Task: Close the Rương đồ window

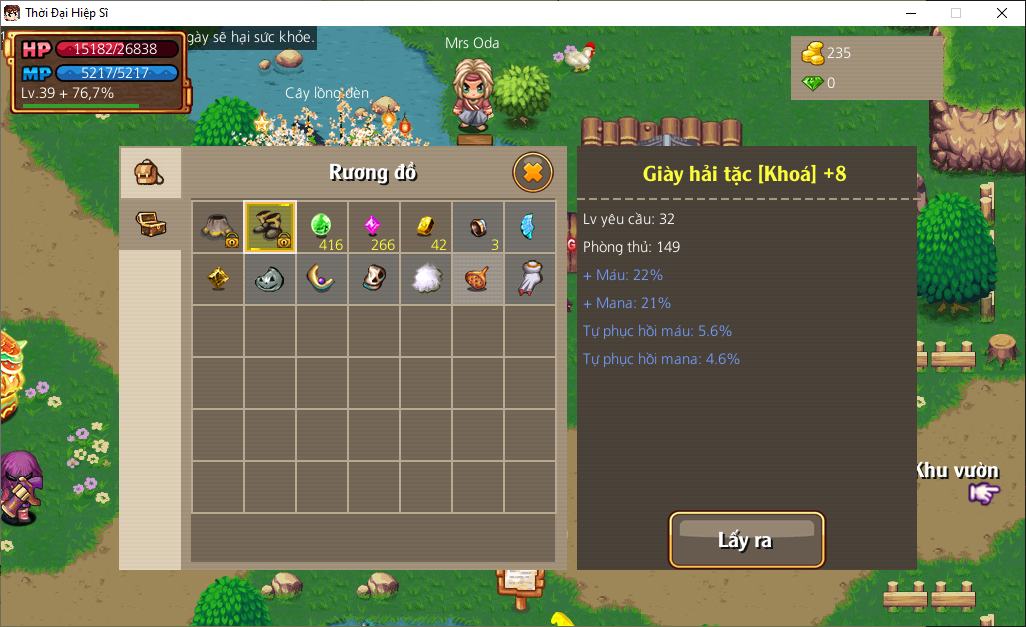Action: 533,173
